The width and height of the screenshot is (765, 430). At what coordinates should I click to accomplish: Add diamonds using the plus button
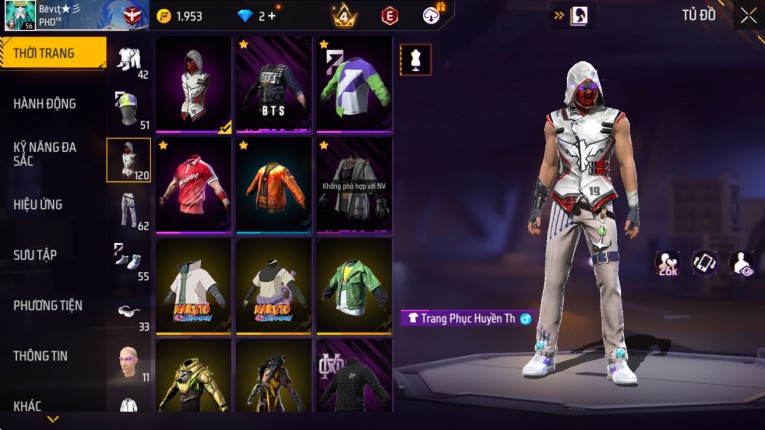coord(272,16)
